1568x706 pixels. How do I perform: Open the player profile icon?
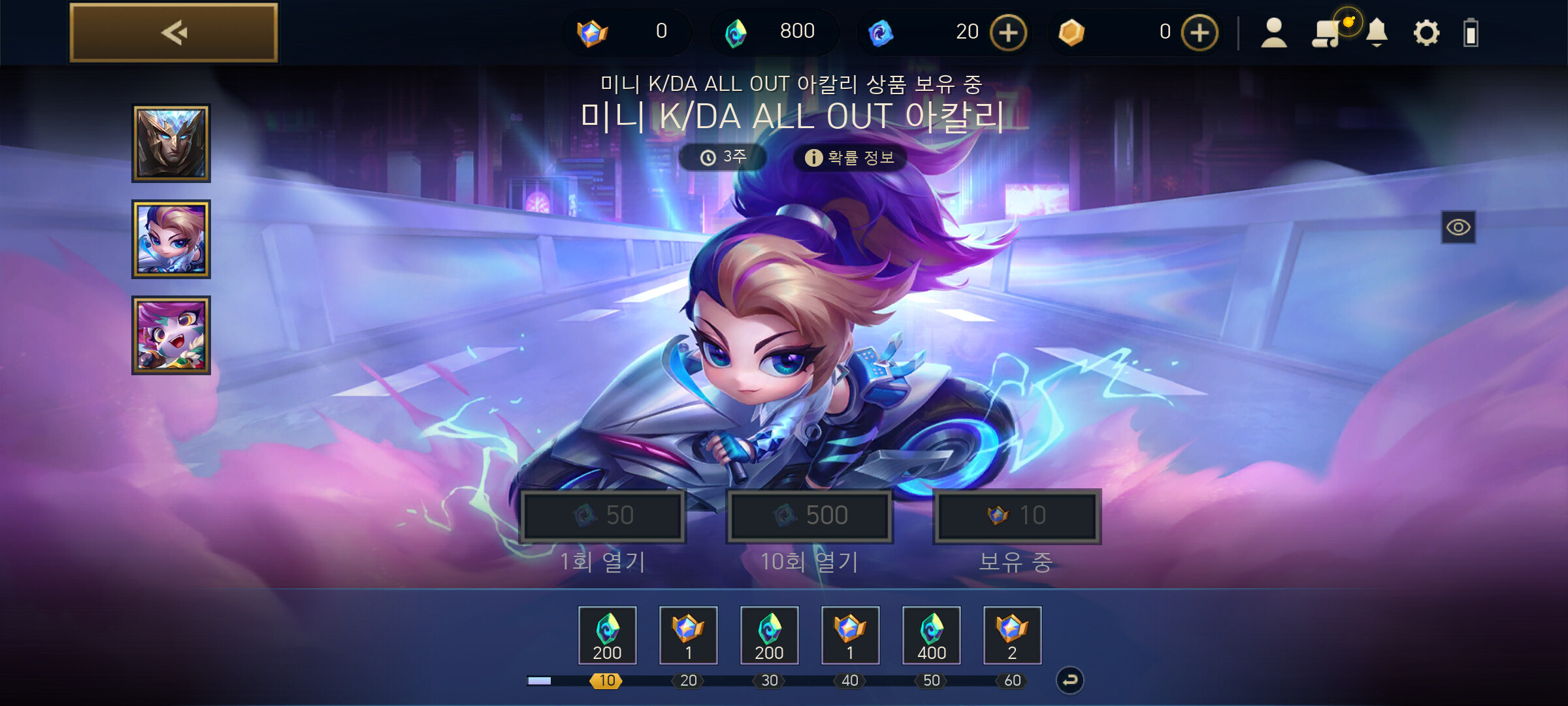tap(1273, 33)
